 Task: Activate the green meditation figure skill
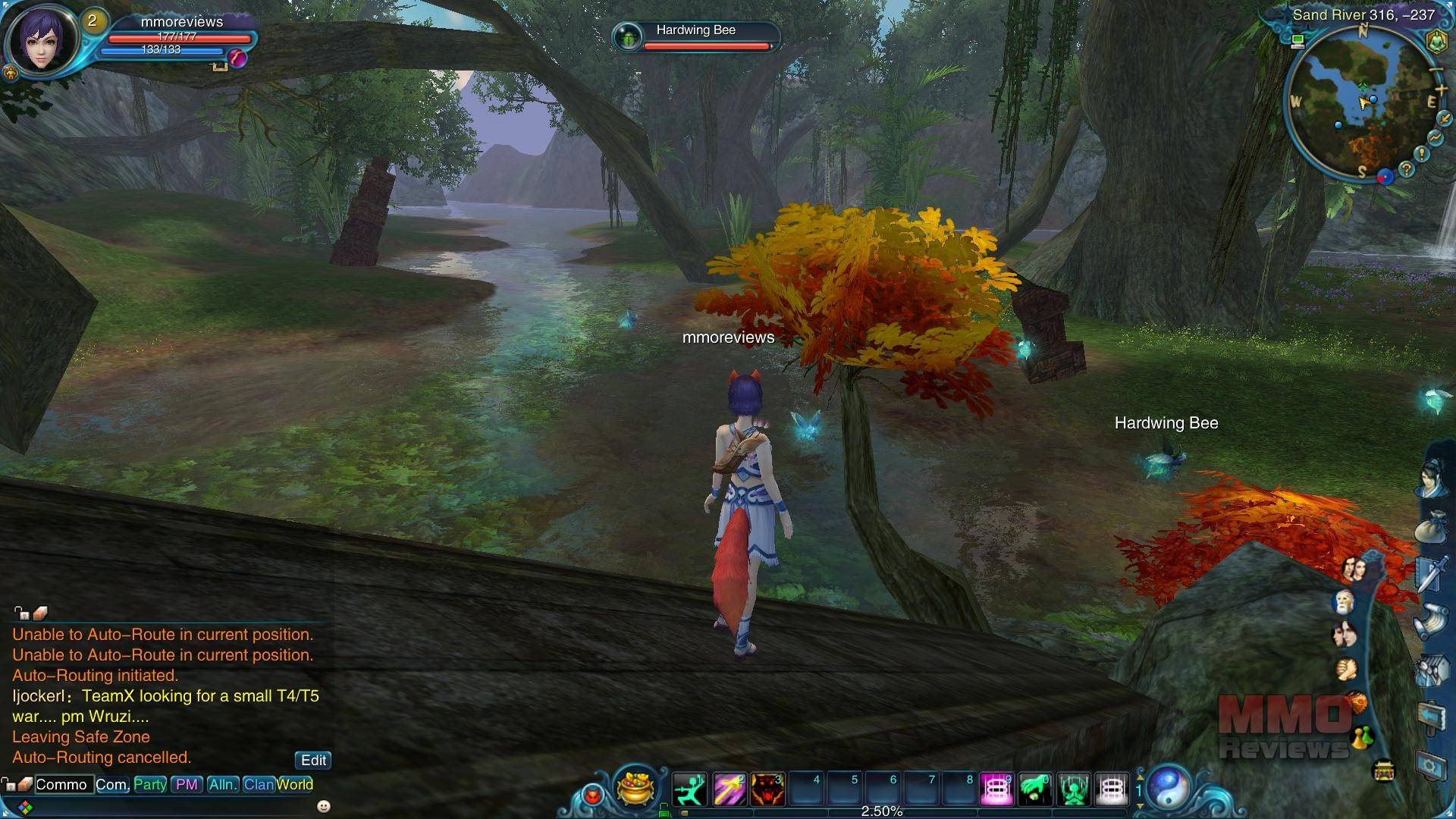pos(1074,789)
